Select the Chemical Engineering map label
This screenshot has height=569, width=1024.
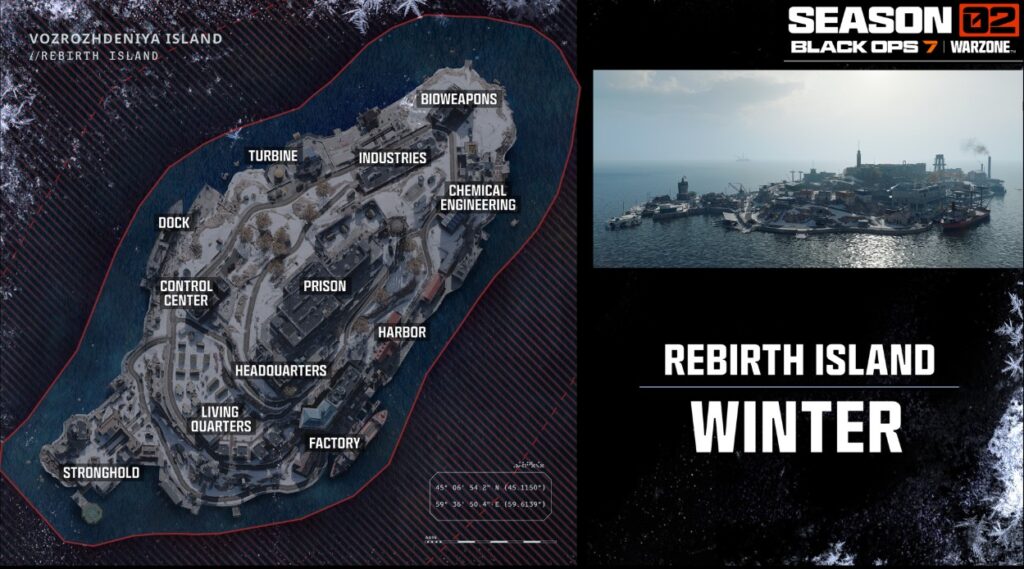[478, 197]
